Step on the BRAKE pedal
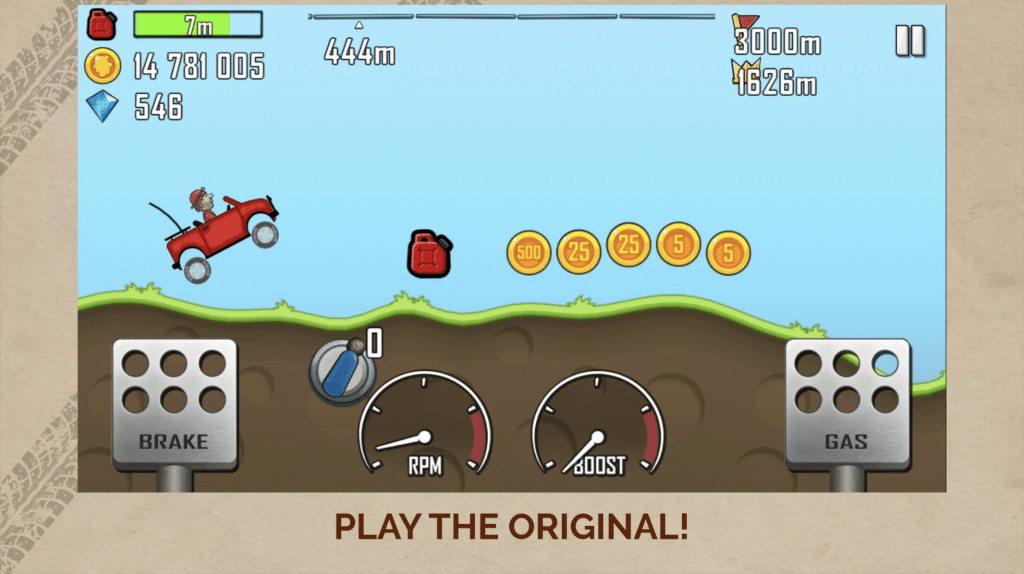 click(x=175, y=404)
